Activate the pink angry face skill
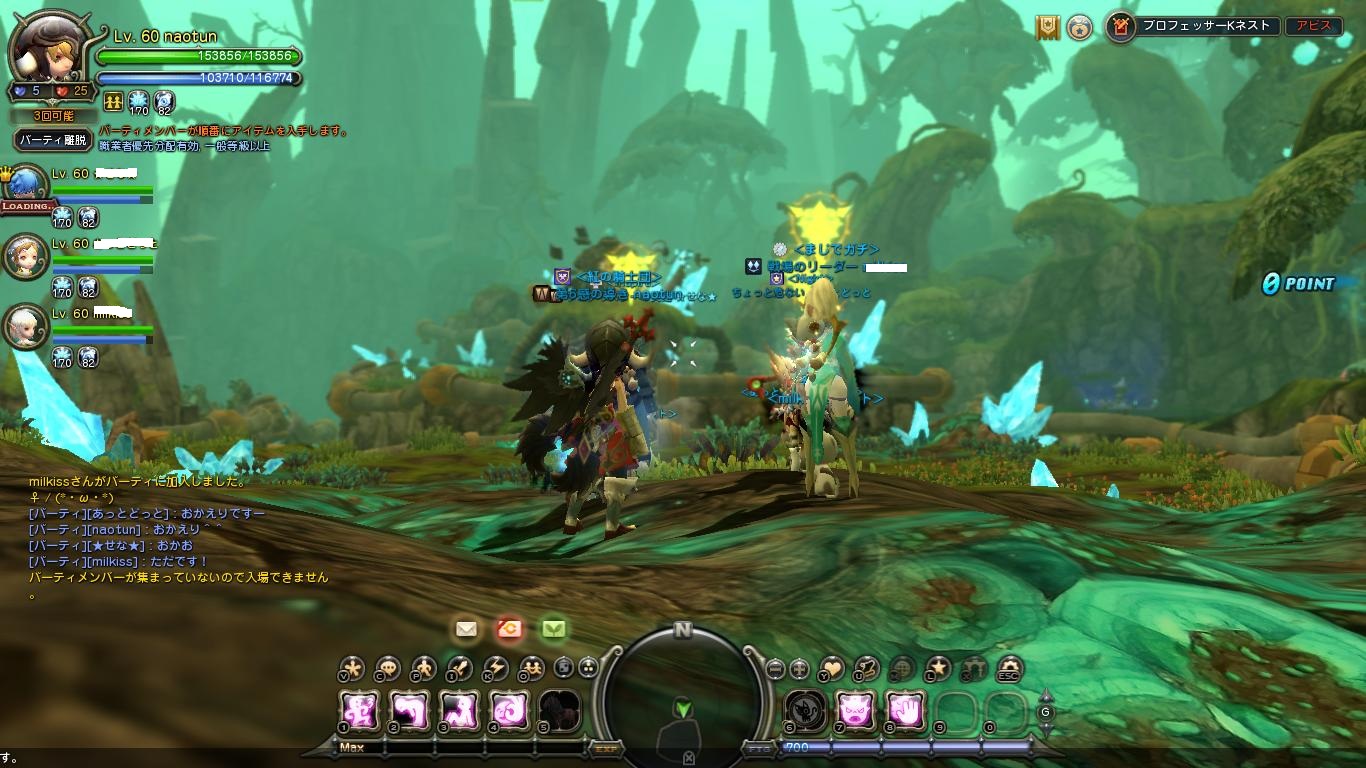Image resolution: width=1366 pixels, height=768 pixels. pos(855,711)
